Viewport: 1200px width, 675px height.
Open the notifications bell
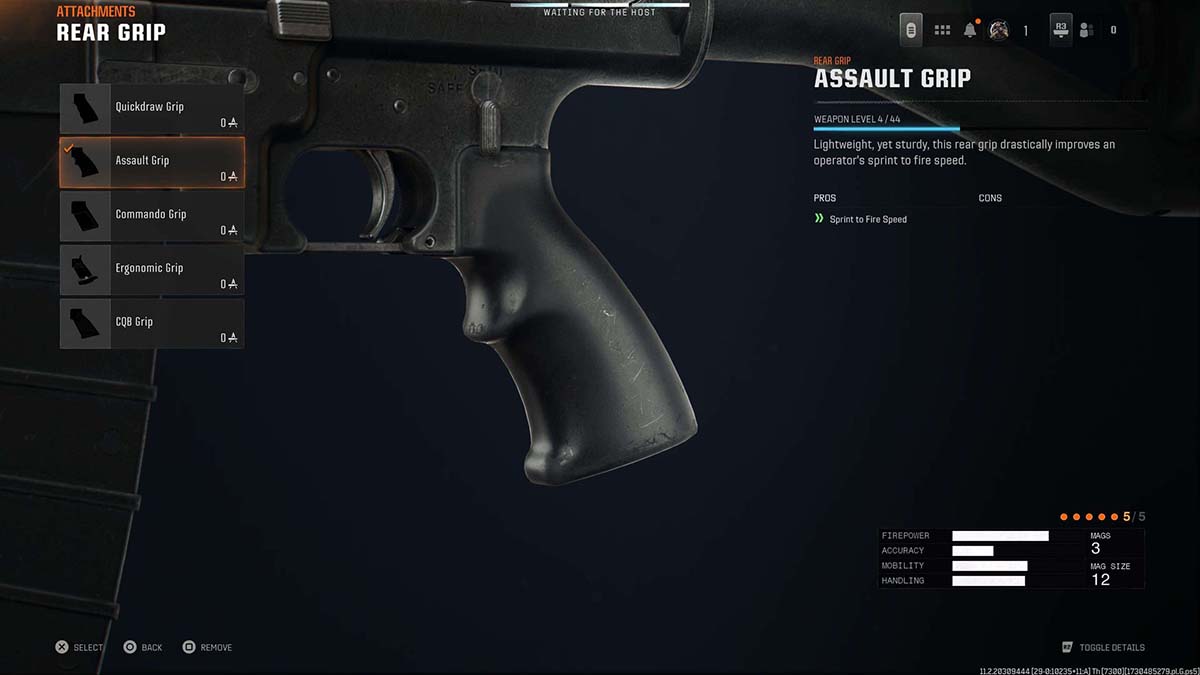pos(970,30)
